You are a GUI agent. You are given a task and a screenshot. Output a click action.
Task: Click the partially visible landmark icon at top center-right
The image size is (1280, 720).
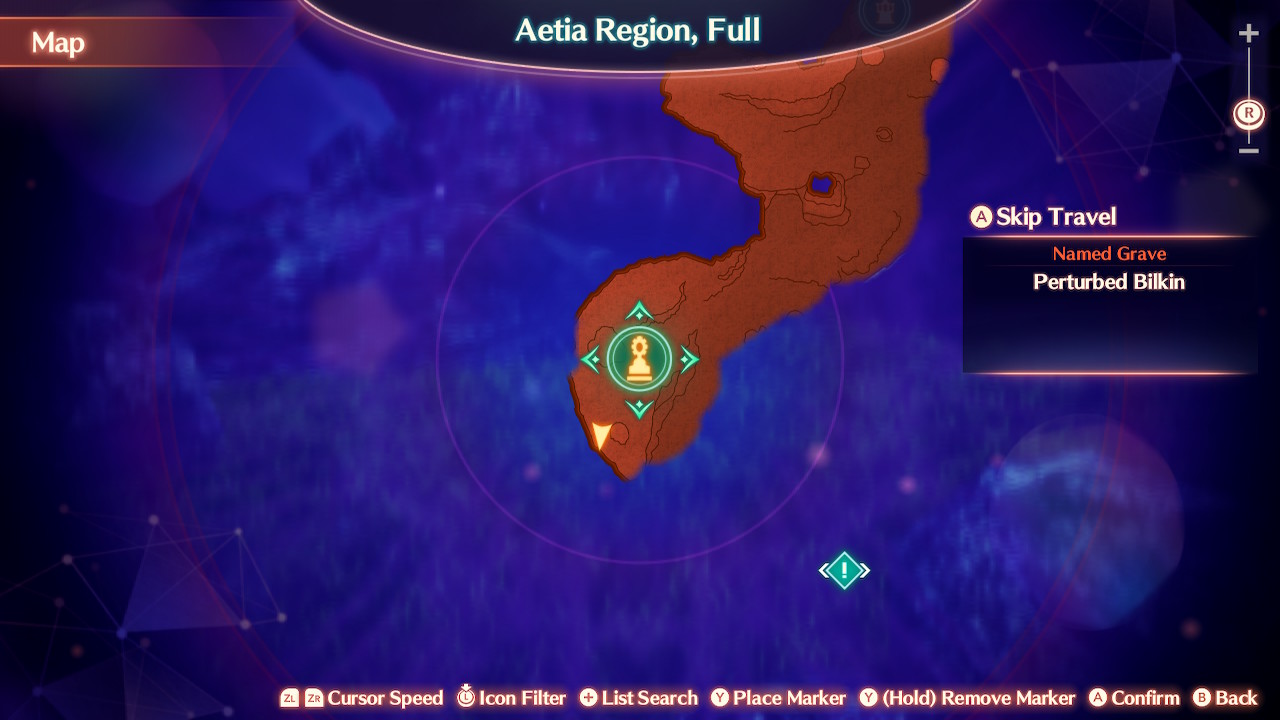click(884, 15)
